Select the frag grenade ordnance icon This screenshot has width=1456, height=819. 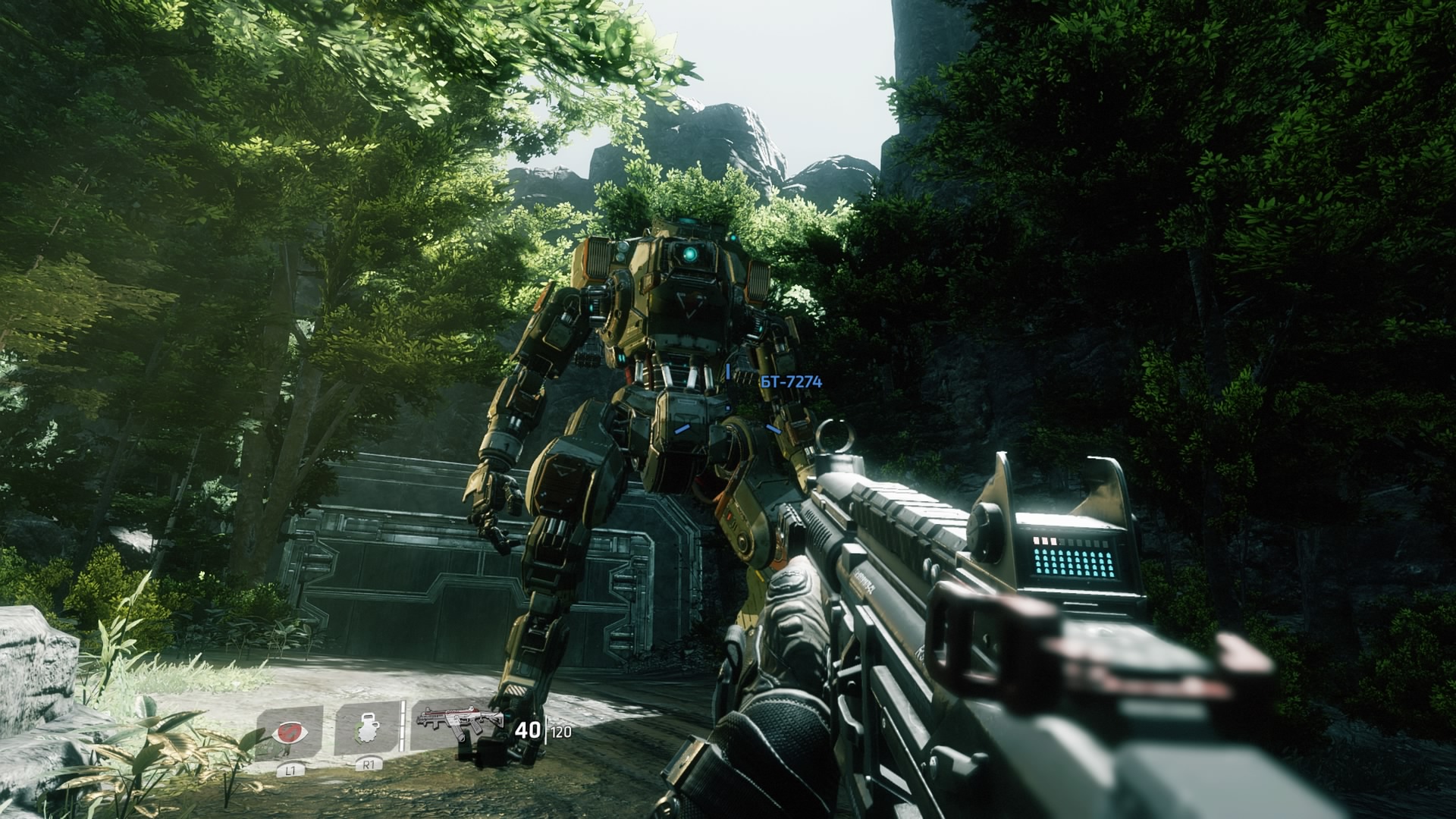point(367,729)
